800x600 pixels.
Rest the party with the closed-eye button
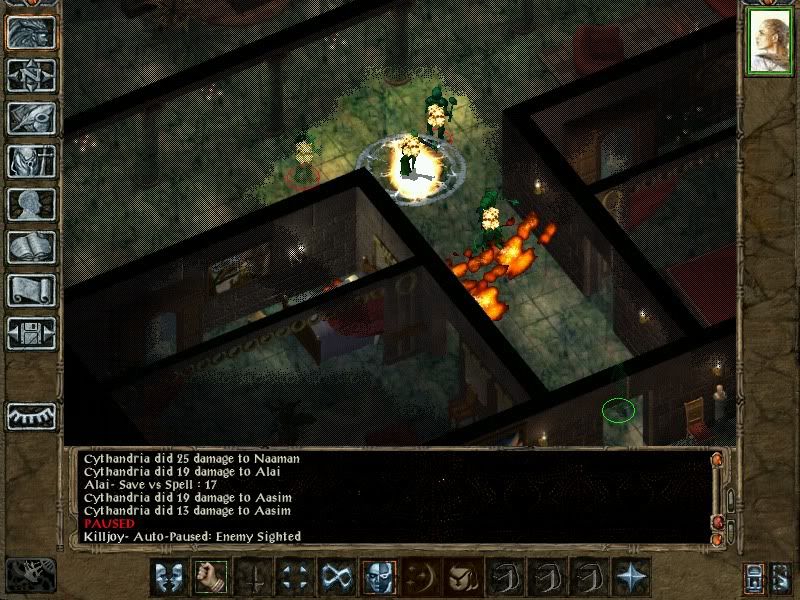pos(31,414)
